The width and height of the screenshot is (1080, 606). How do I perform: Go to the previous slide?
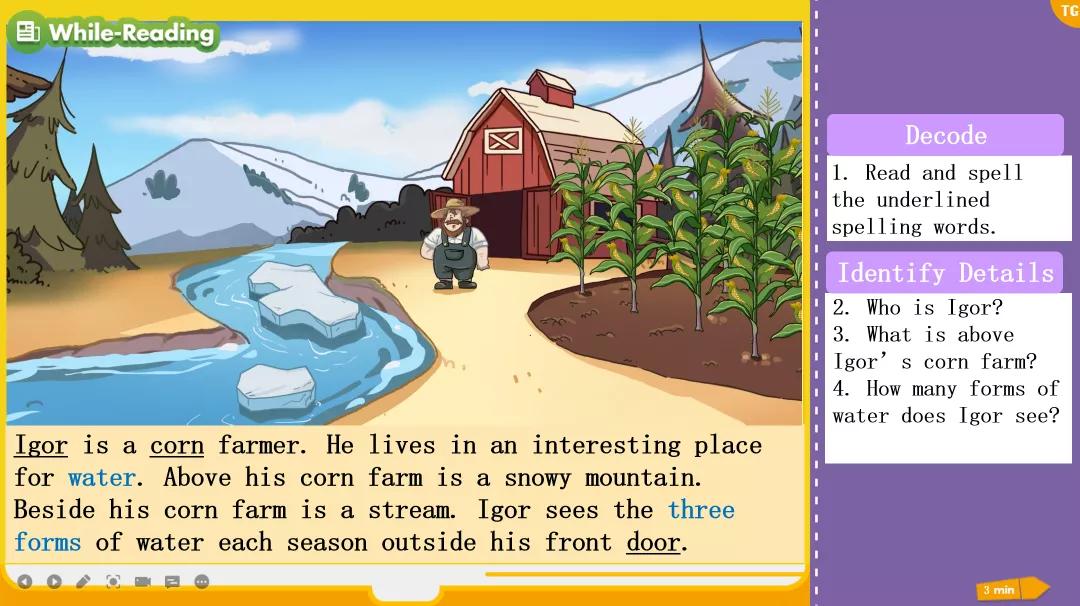pyautogui.click(x=25, y=581)
